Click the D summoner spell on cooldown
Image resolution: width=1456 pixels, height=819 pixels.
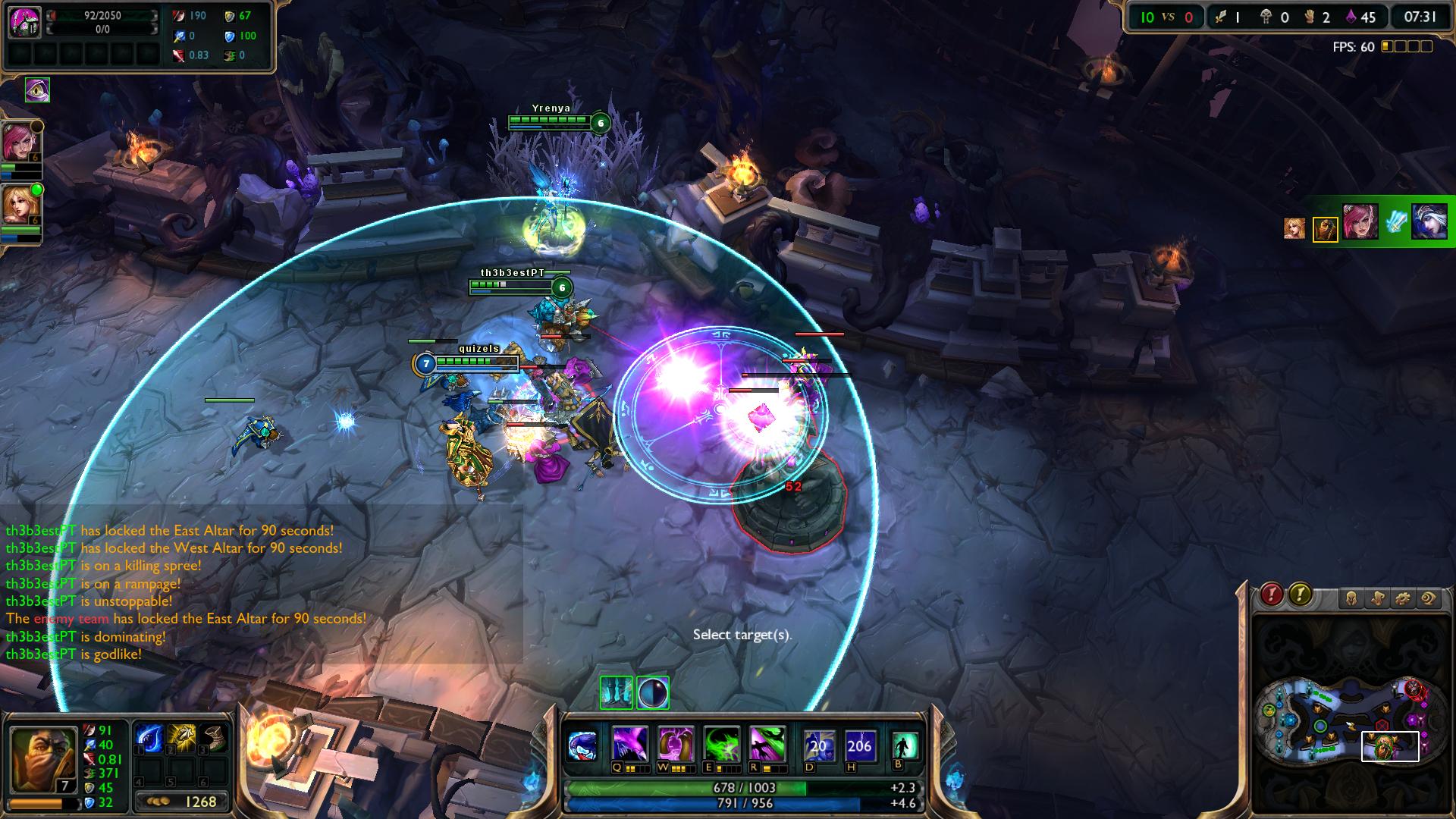[818, 745]
